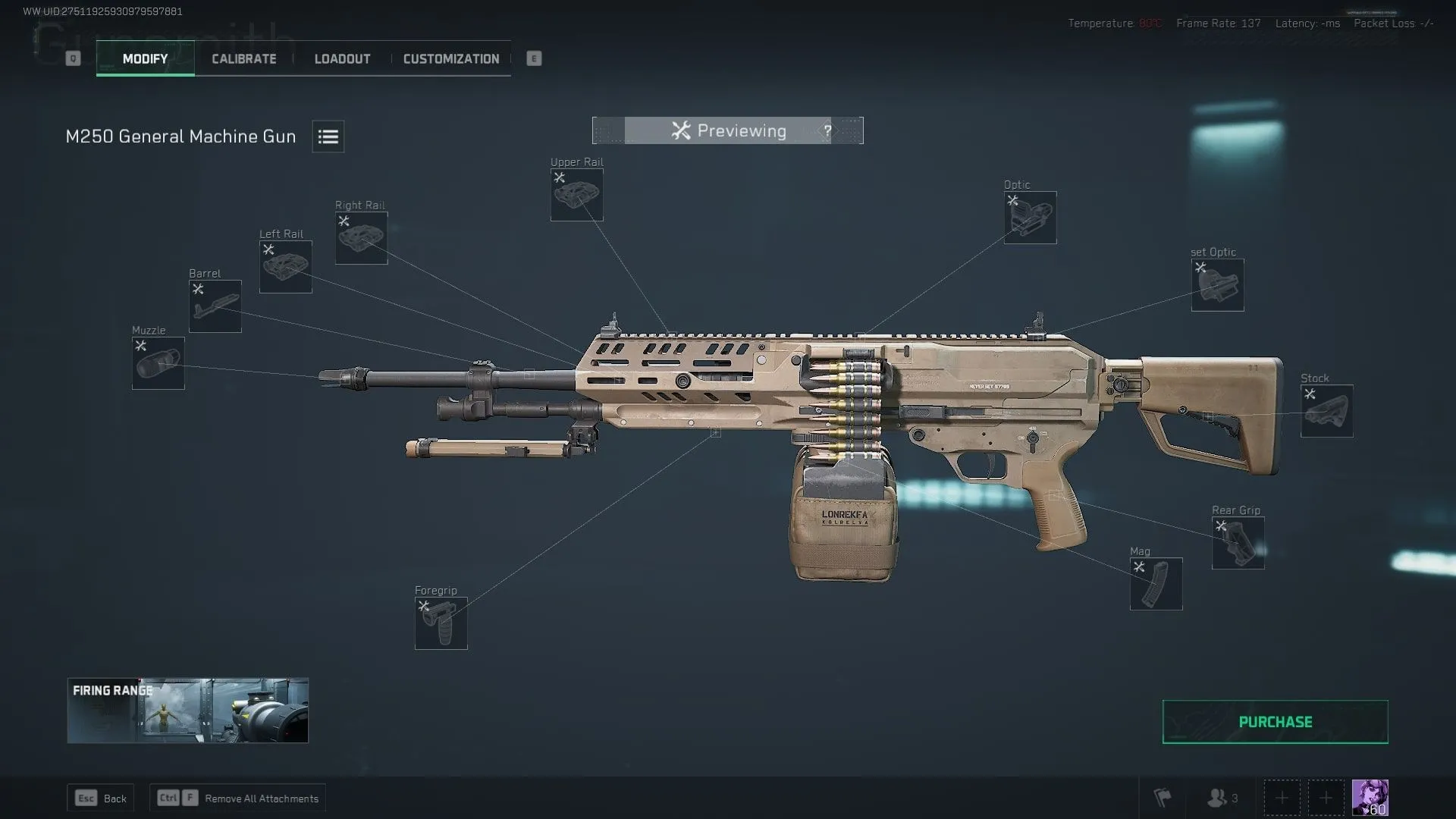Pick the Optic attachment slot
The image size is (1456, 819).
click(1030, 218)
